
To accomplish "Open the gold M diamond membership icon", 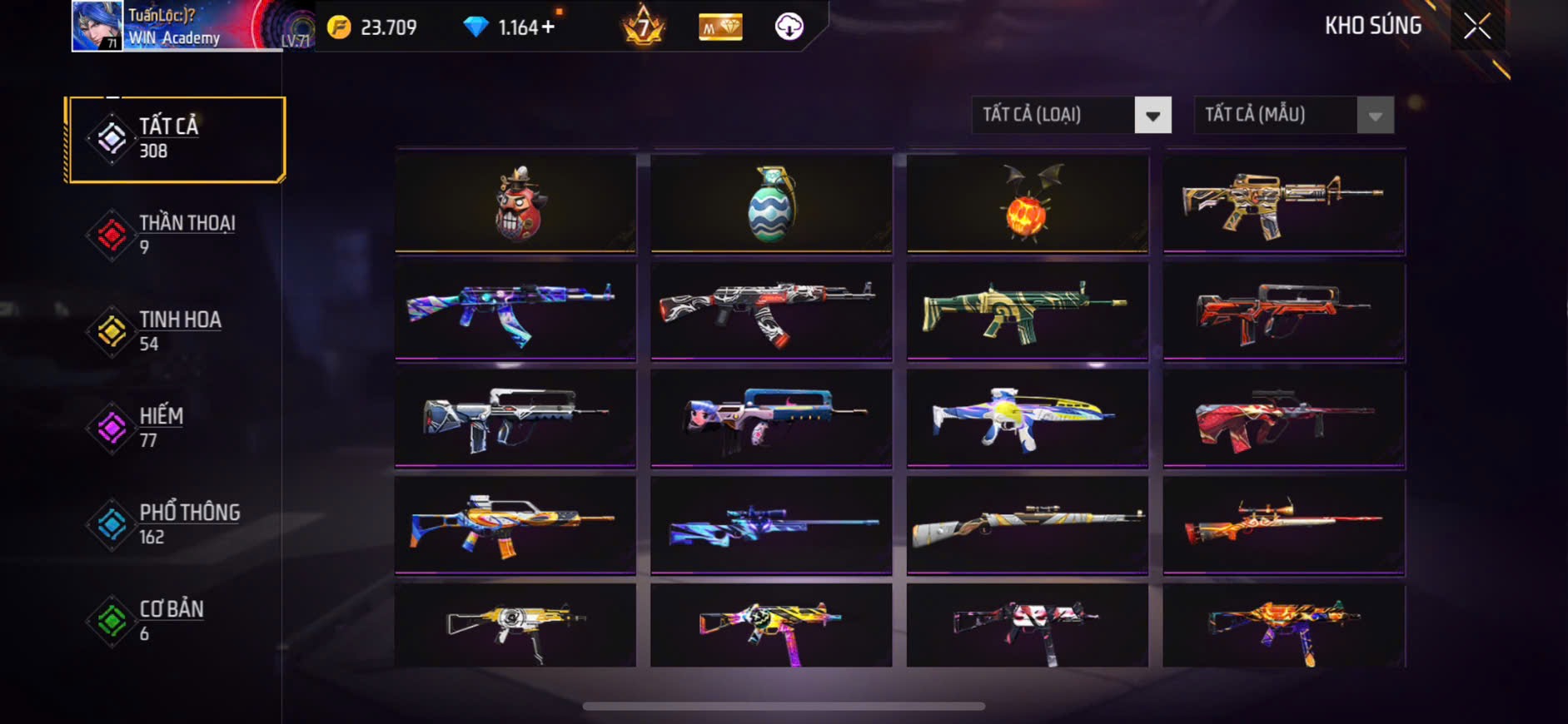I will pyautogui.click(x=720, y=27).
